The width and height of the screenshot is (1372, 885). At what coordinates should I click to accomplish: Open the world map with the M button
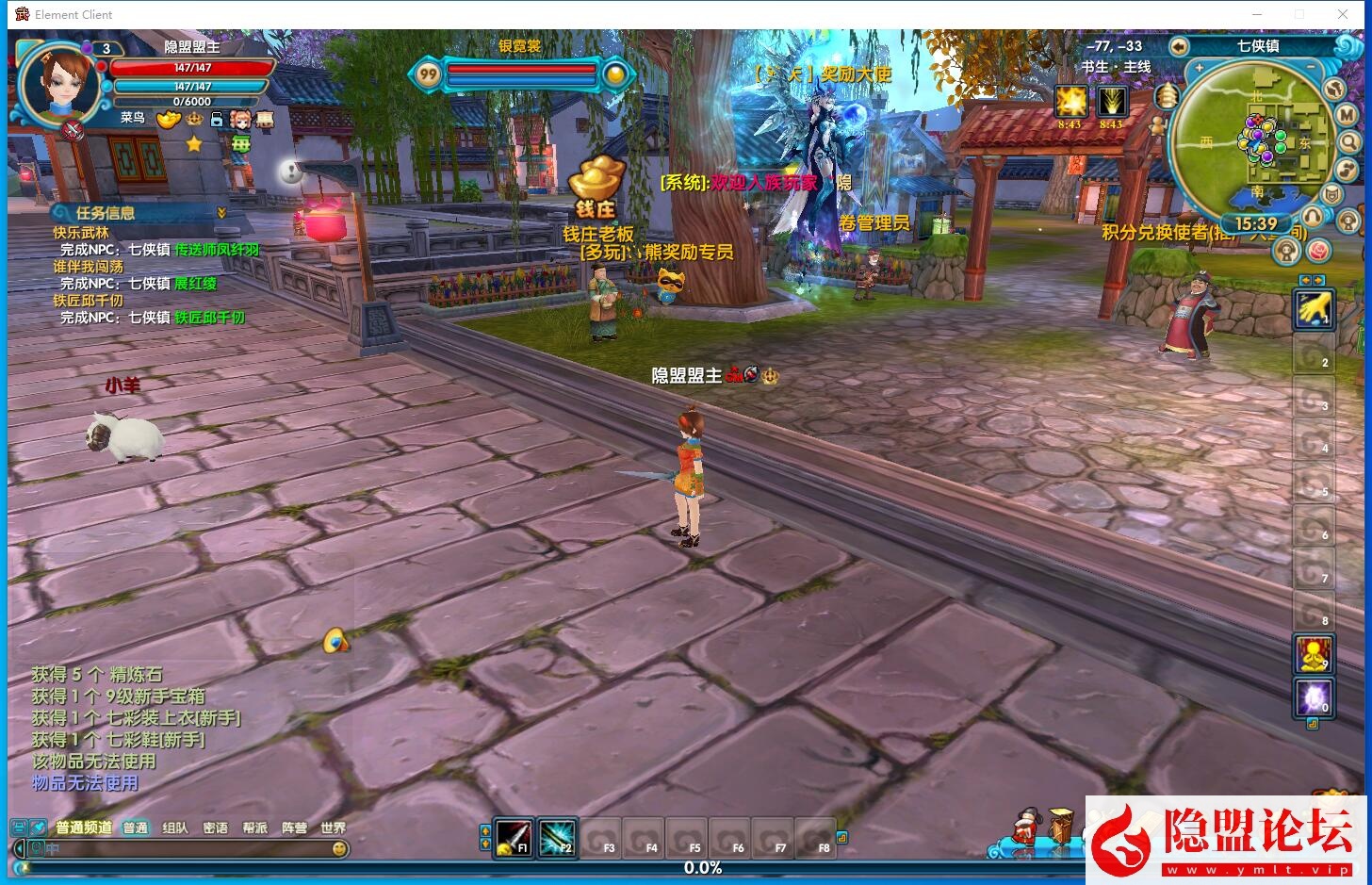pos(1347,115)
